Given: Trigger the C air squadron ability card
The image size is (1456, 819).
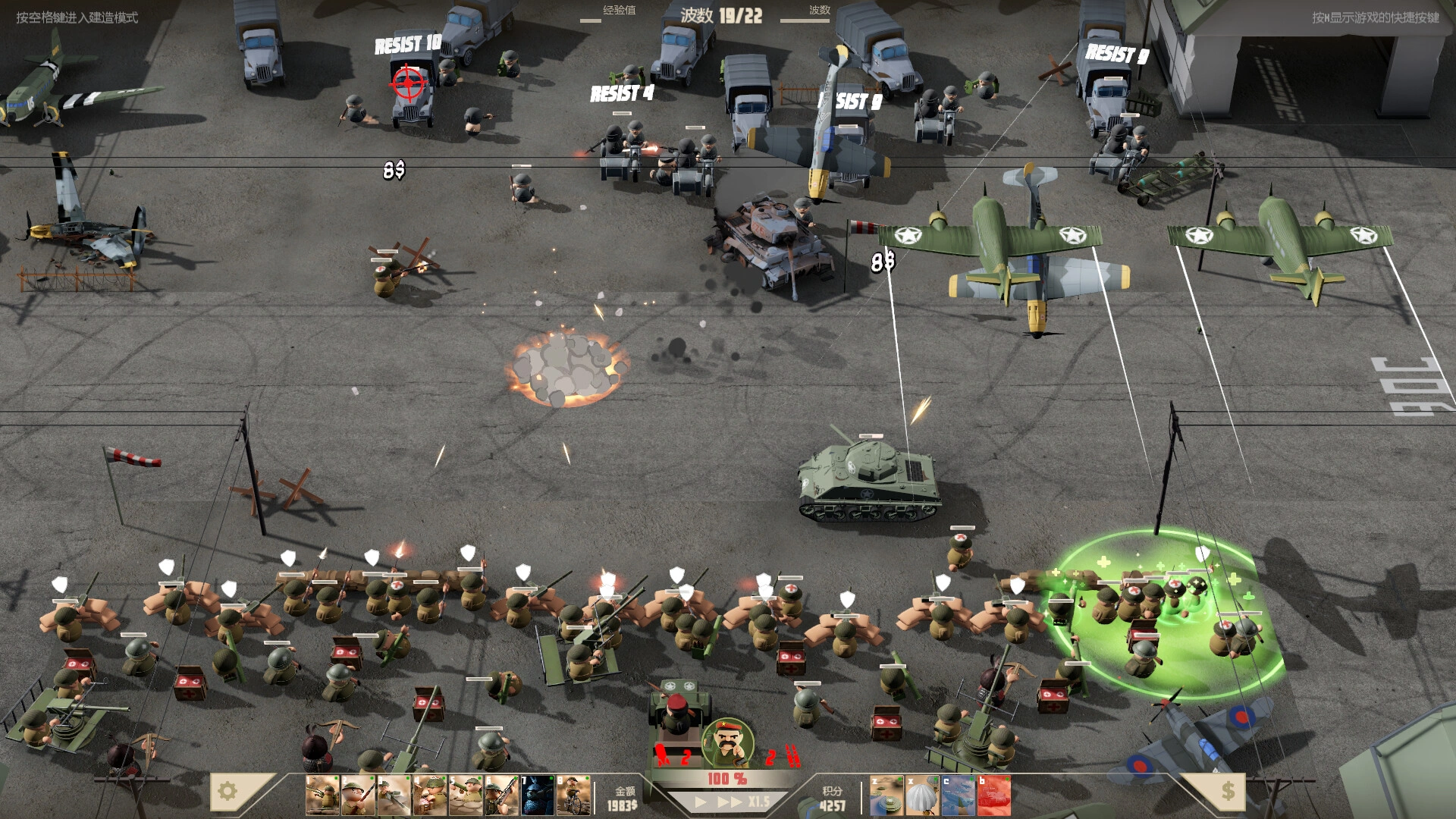Looking at the screenshot, I should click(958, 796).
